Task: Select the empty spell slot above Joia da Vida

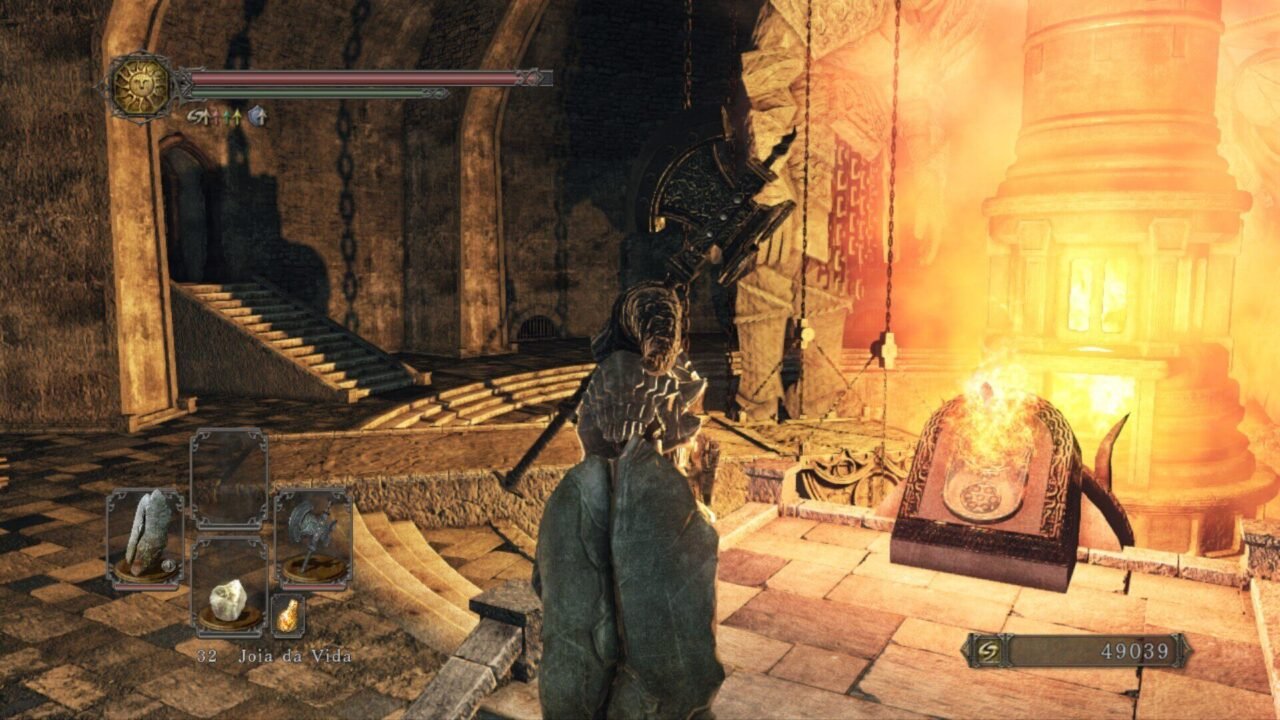Action: (229, 478)
